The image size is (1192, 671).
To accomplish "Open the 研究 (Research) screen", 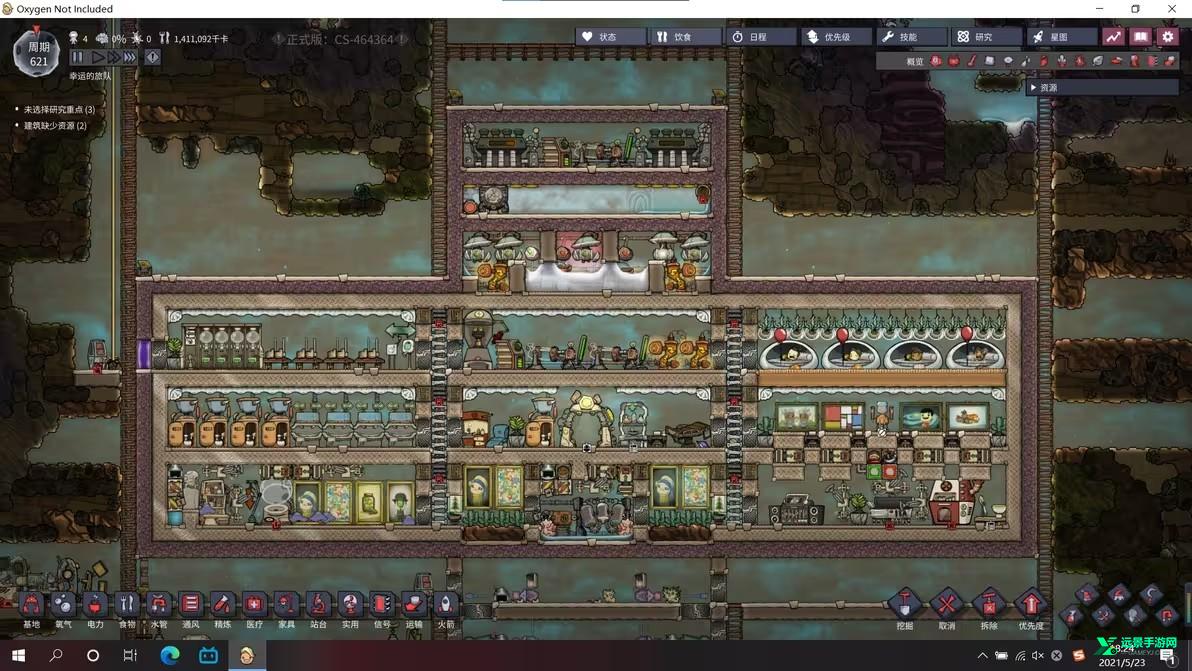I will coord(985,37).
